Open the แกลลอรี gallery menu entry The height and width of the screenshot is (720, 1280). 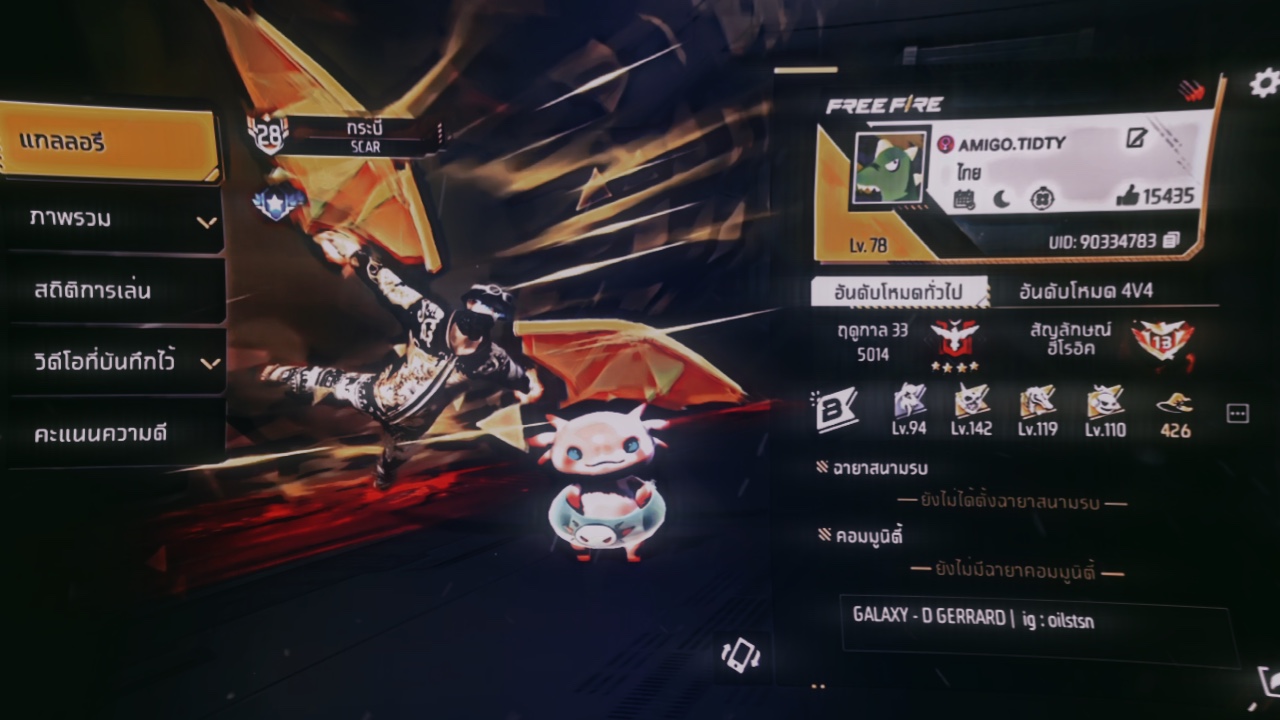coord(110,142)
